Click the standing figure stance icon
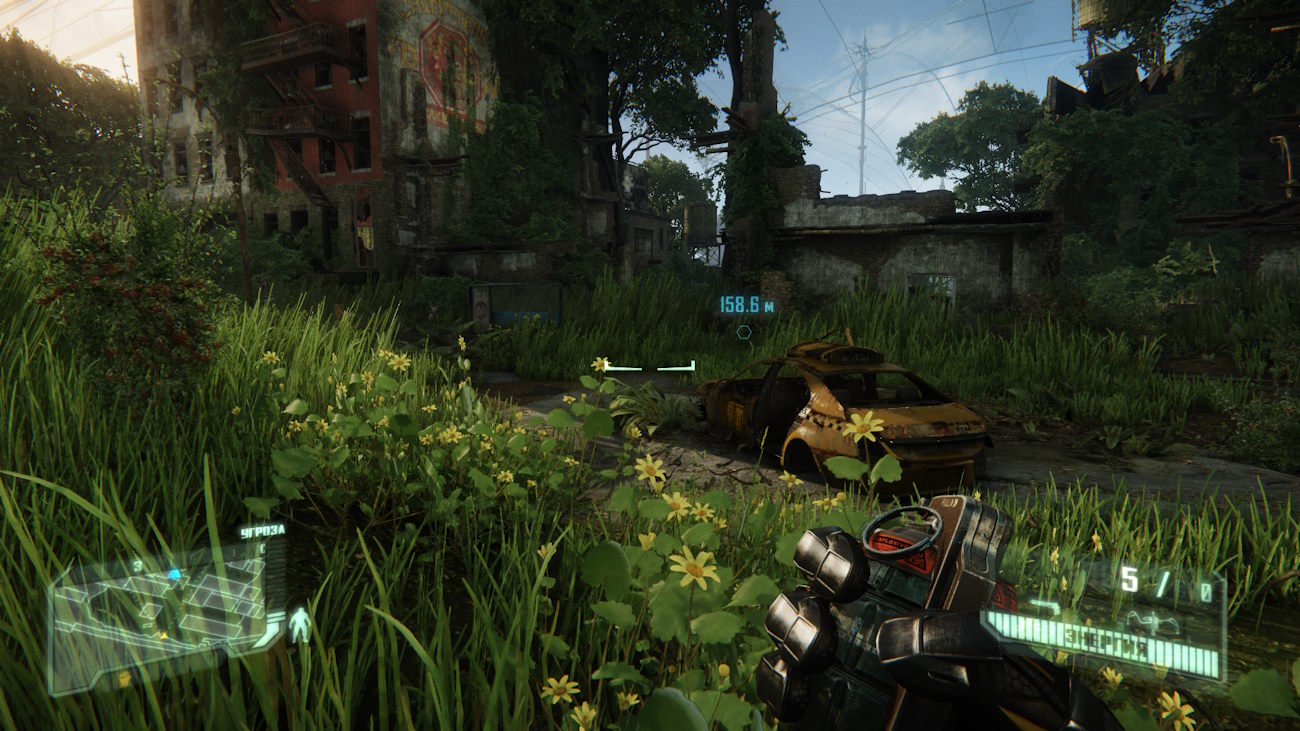Image resolution: width=1300 pixels, height=731 pixels. coord(299,625)
